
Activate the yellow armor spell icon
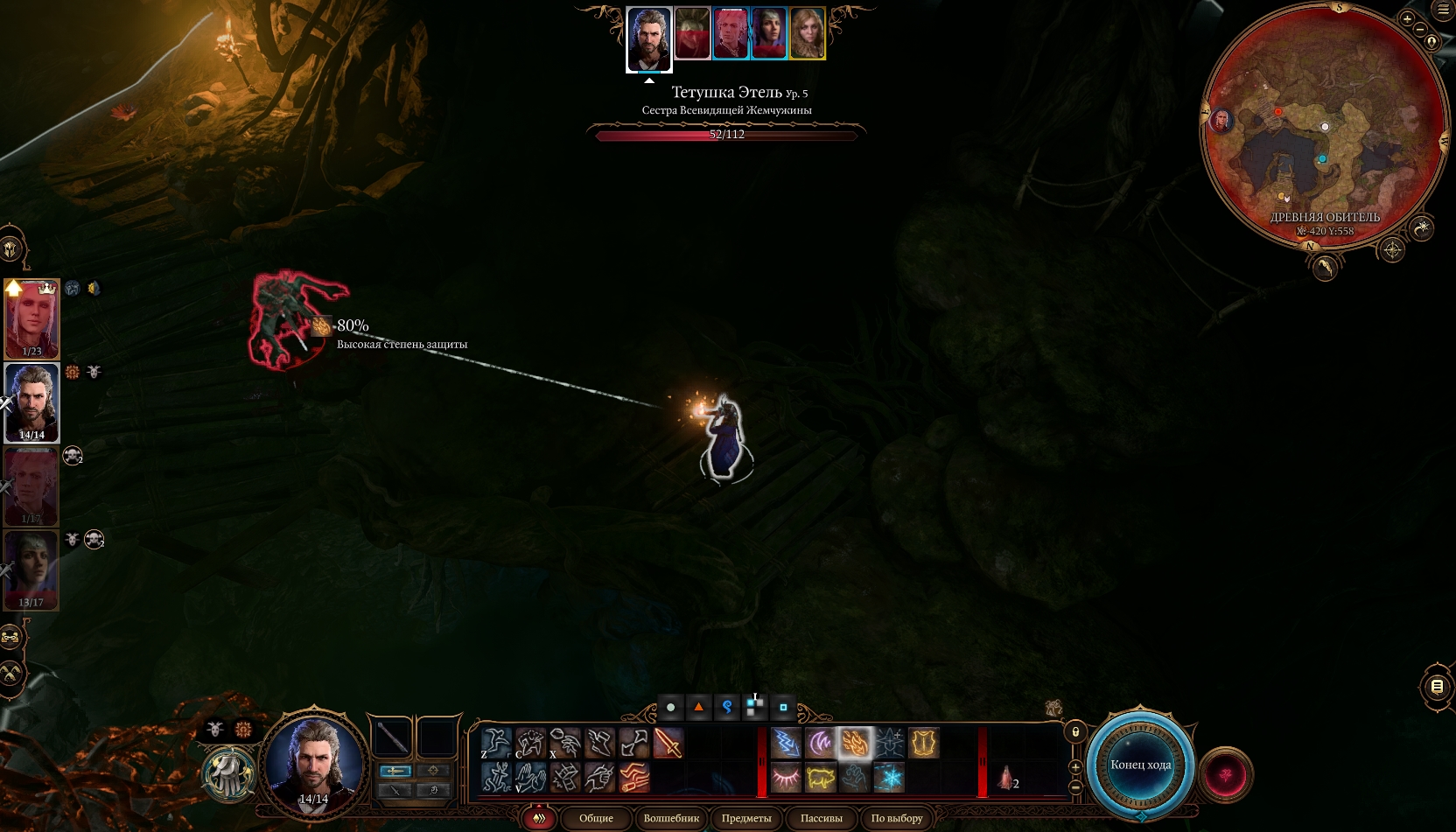click(923, 744)
